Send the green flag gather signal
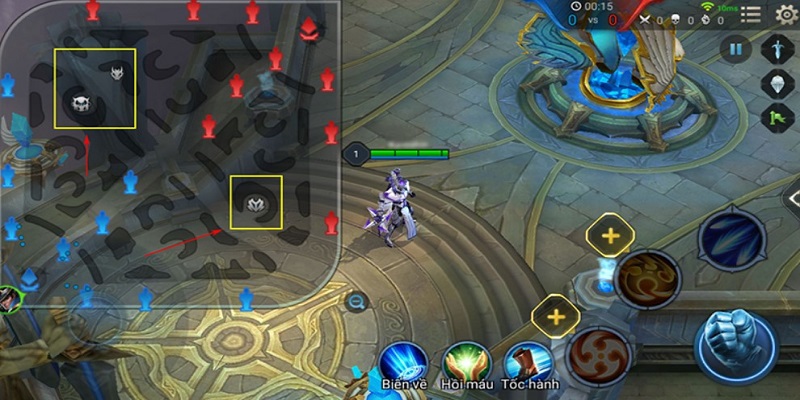Screen dimensions: 800x400 click(x=778, y=118)
